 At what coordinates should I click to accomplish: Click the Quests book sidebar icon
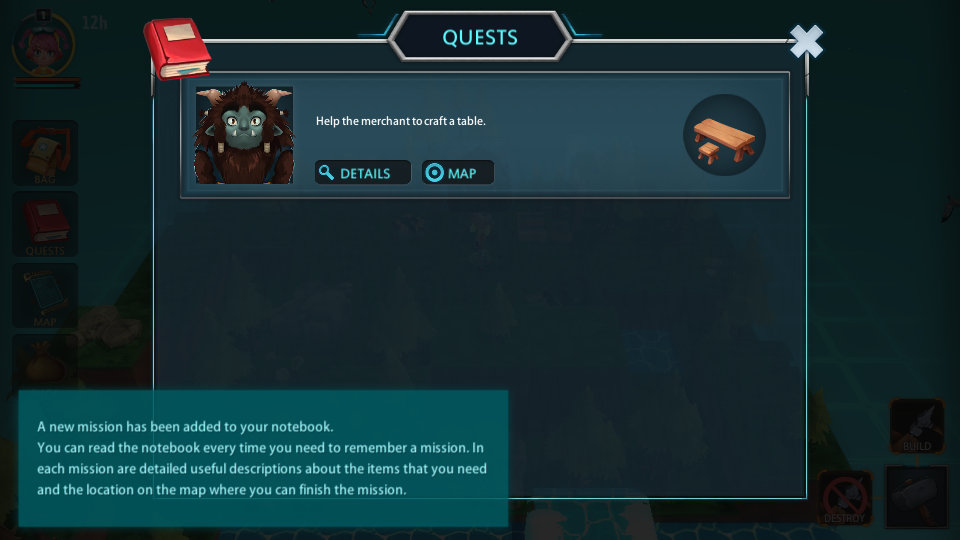click(45, 223)
